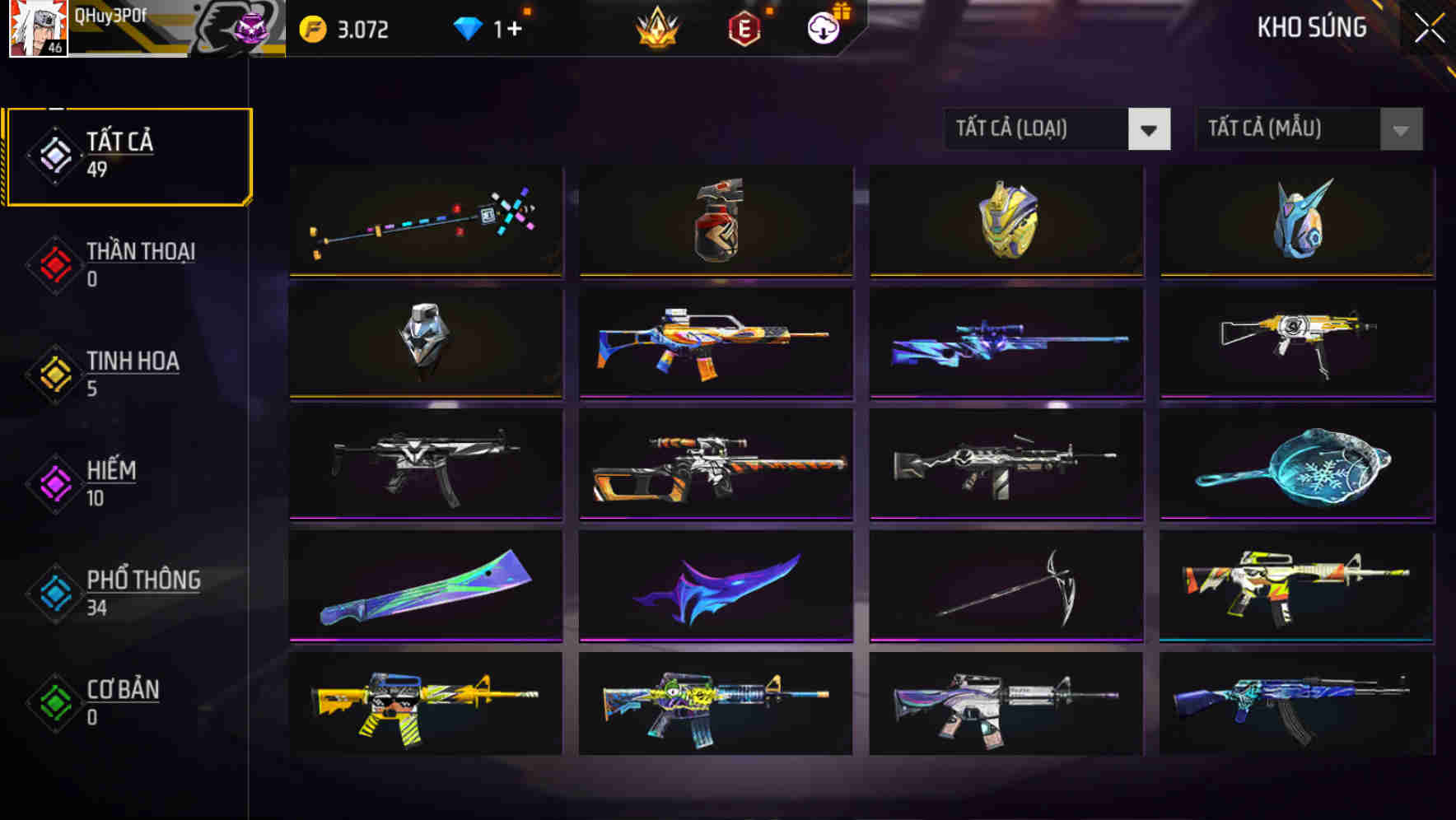Click the arrow on TẤT CẢ (LOẠI) selector
Image resolution: width=1456 pixels, height=820 pixels.
point(1150,129)
